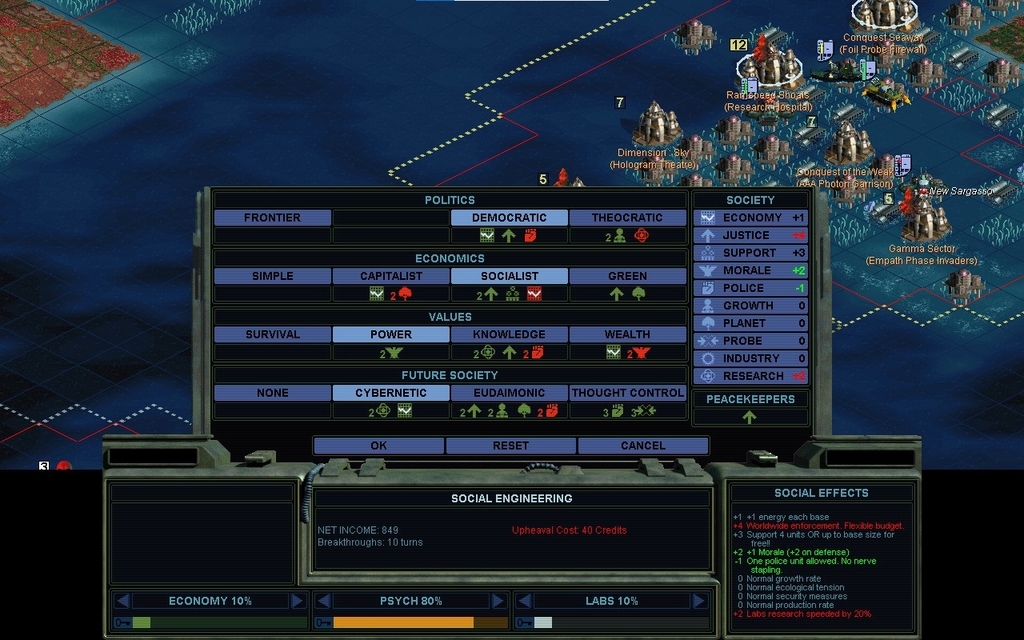Increase Labs allocation with right arrow
This screenshot has height=640, width=1024.
pos(699,601)
